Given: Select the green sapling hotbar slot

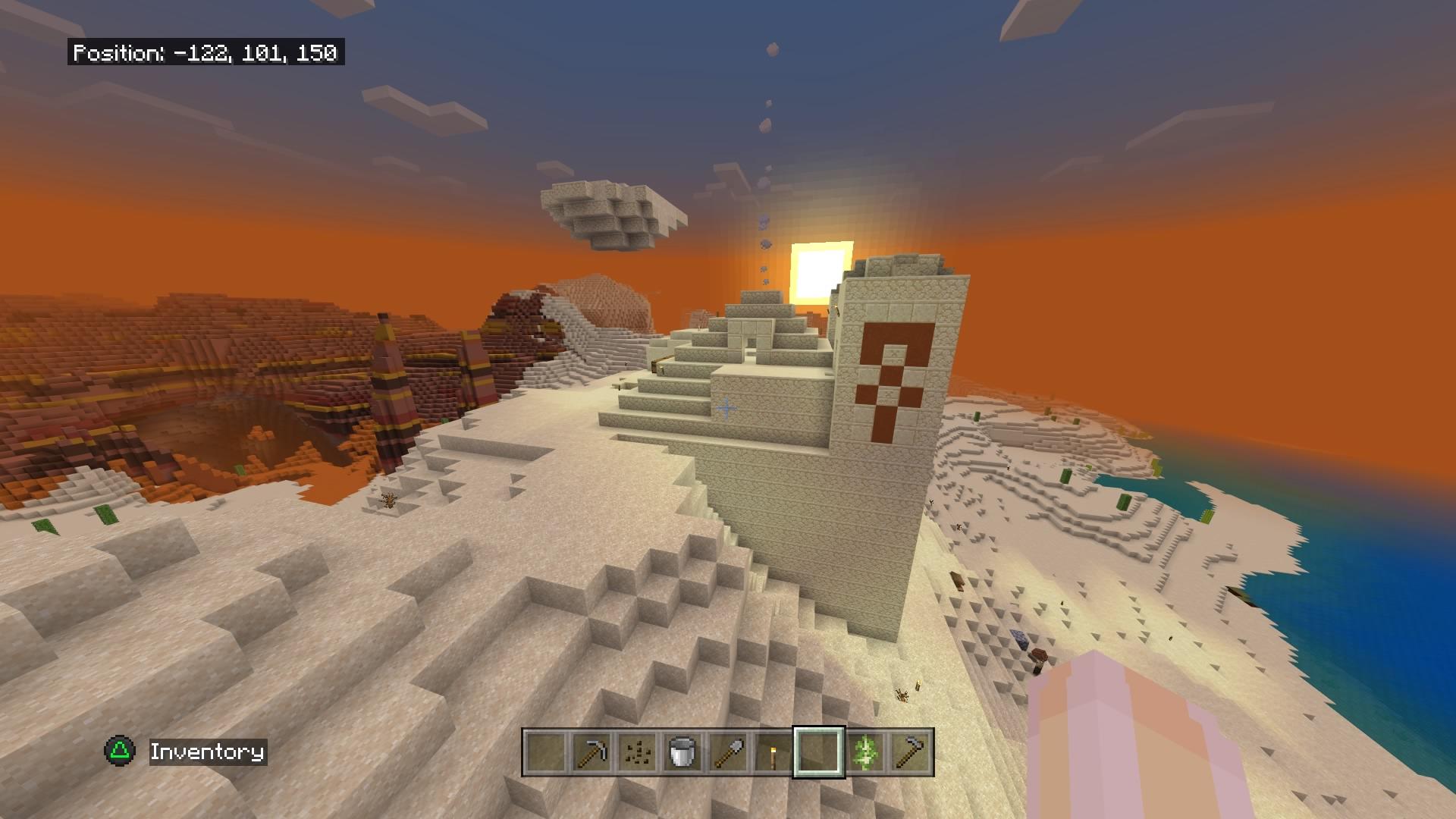Looking at the screenshot, I should pyautogui.click(x=864, y=752).
